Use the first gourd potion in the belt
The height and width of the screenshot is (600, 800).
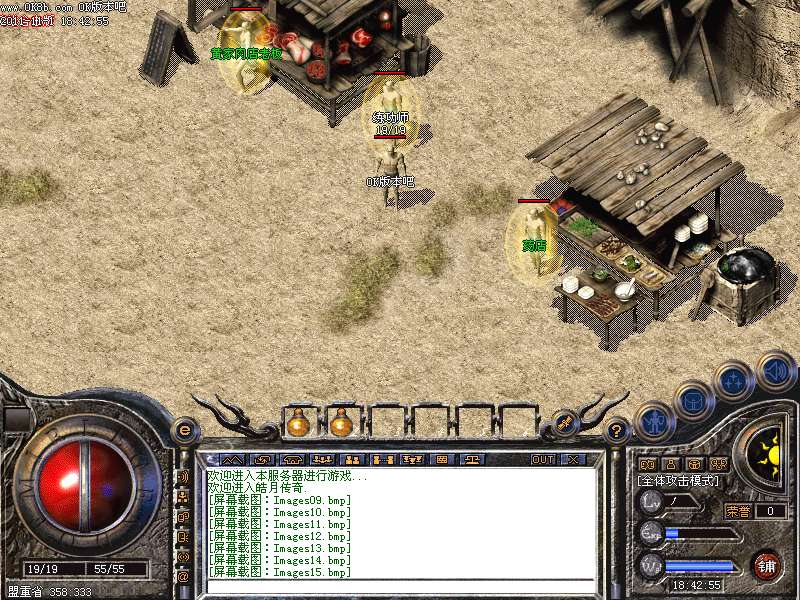298,423
